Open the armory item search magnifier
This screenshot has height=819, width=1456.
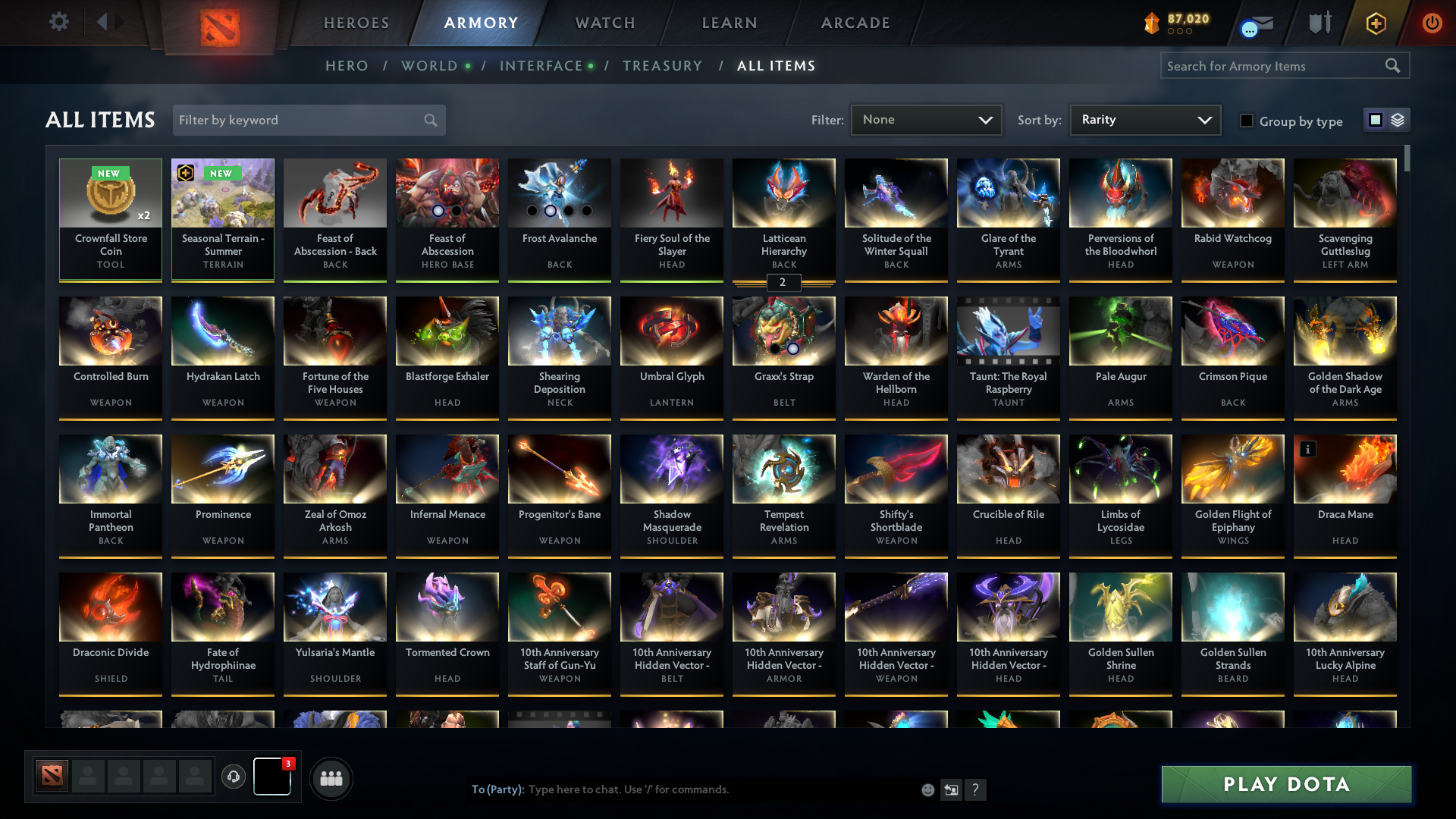click(1394, 66)
